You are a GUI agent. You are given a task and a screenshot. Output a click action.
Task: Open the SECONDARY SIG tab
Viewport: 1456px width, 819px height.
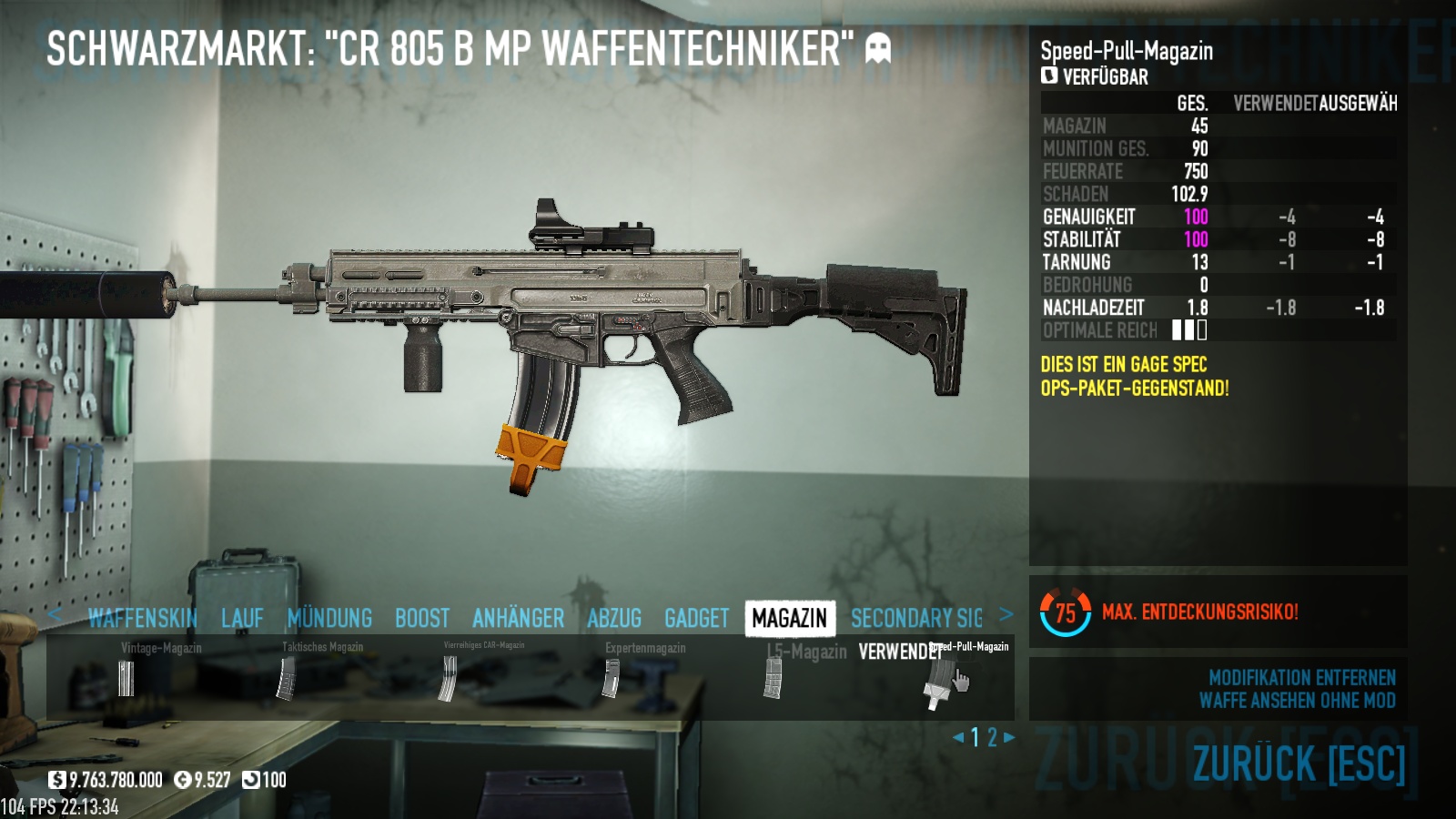[x=916, y=619]
